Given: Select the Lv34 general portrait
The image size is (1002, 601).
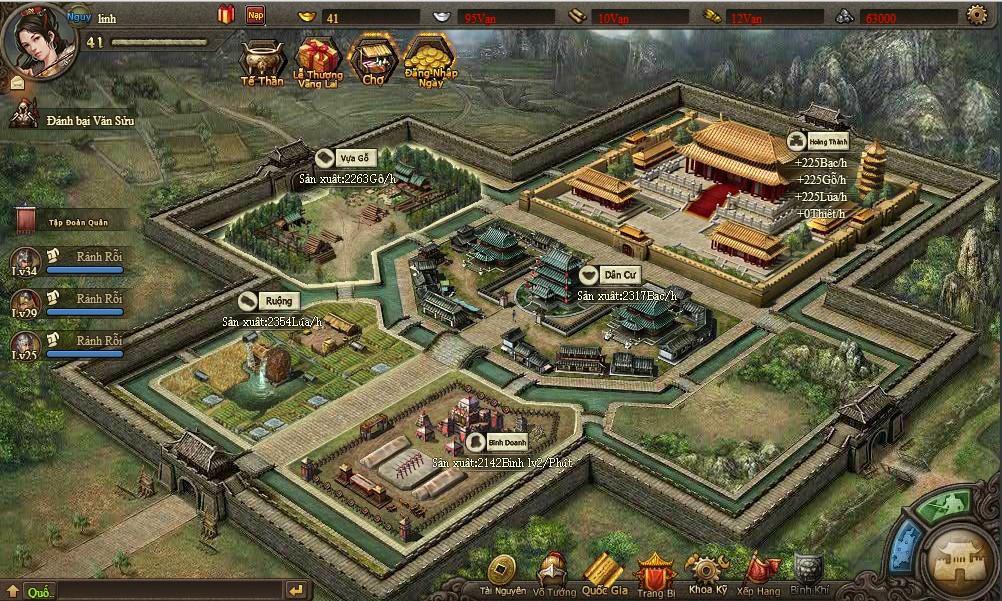Looking at the screenshot, I should (25, 258).
